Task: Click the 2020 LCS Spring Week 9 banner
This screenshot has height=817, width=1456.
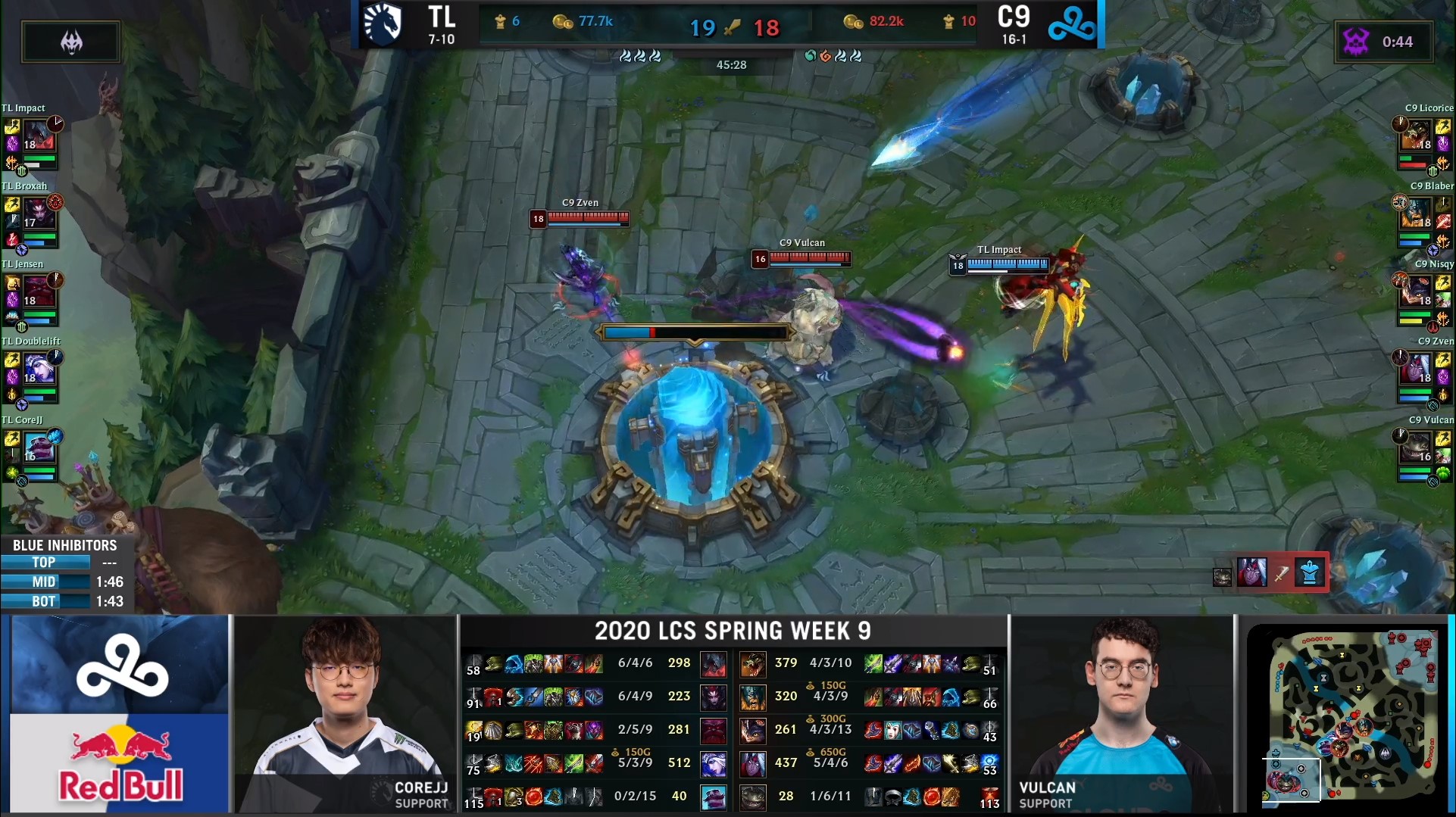Action: 731,630
